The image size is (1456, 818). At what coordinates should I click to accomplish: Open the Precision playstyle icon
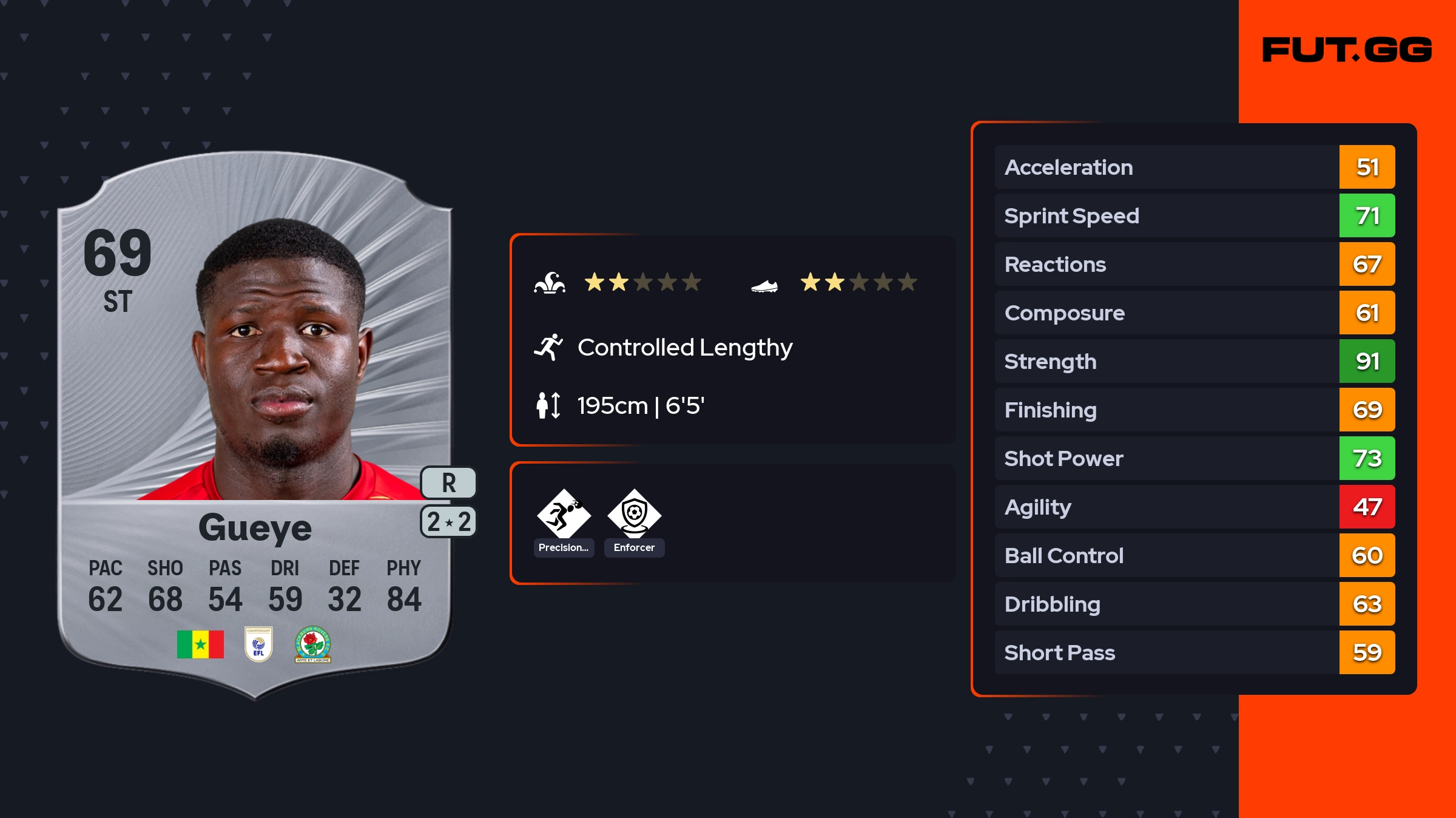tap(564, 515)
